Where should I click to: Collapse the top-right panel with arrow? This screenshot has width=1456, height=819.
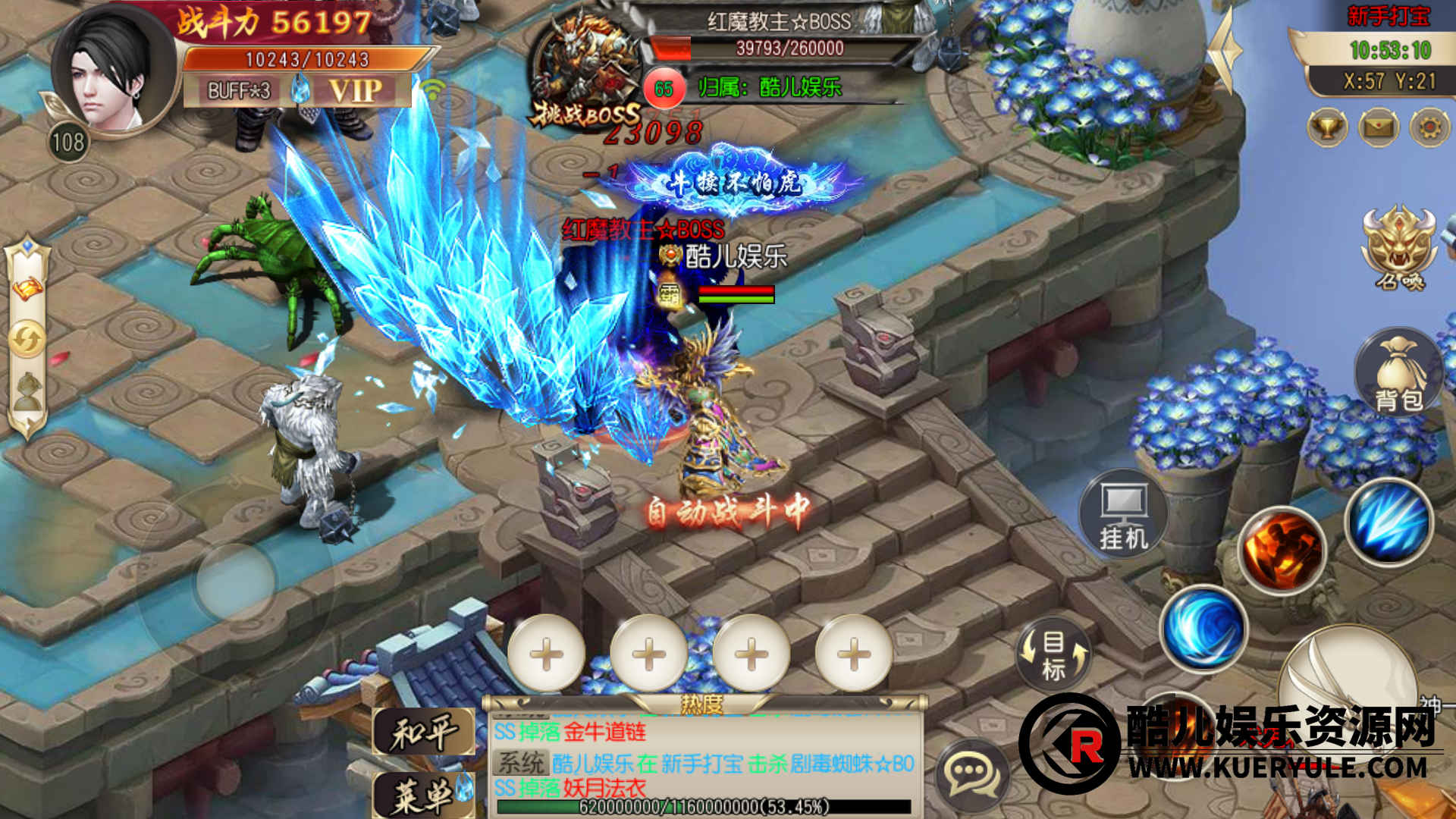tap(1225, 49)
